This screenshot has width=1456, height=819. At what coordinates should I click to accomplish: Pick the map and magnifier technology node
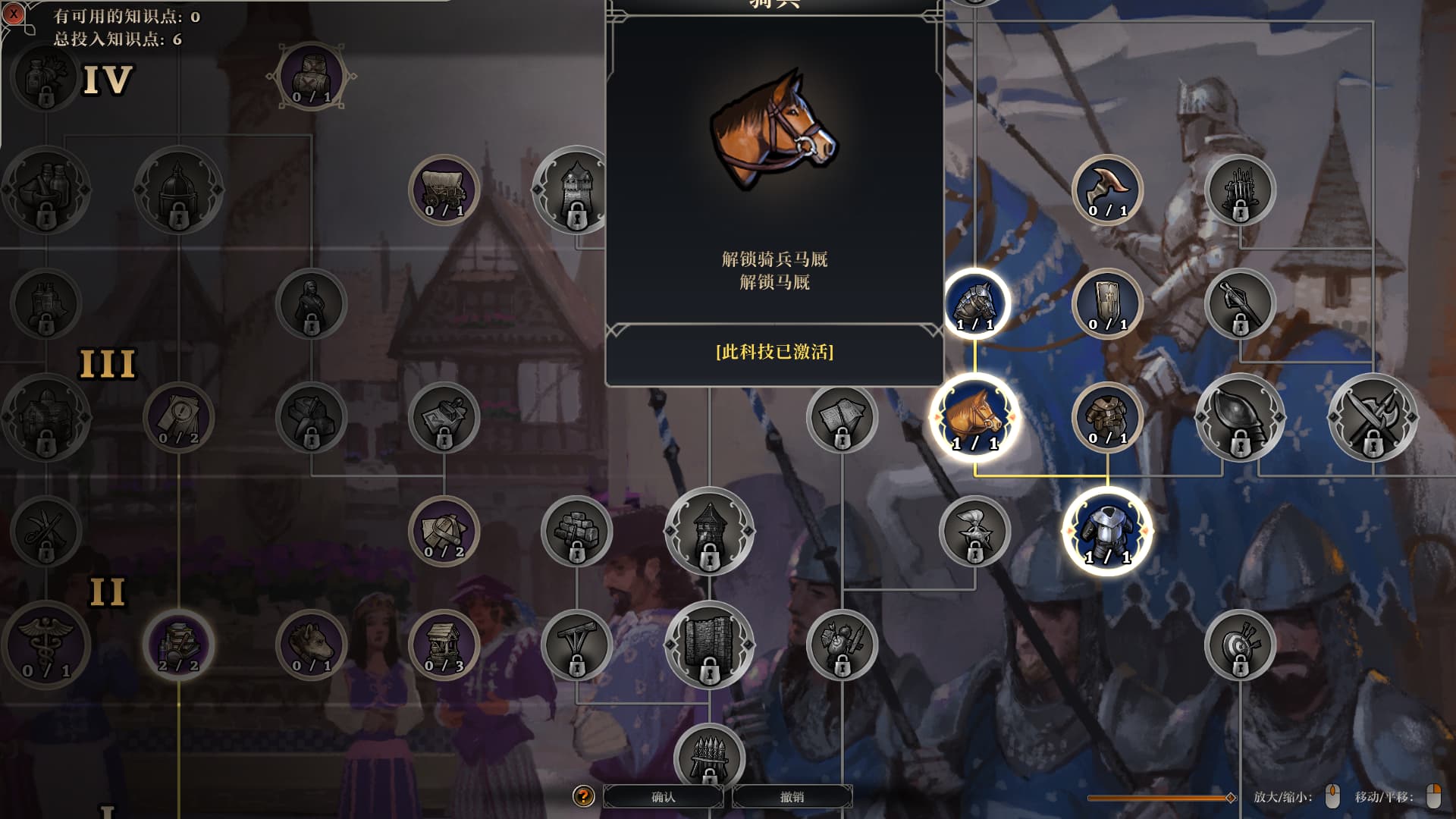179,417
